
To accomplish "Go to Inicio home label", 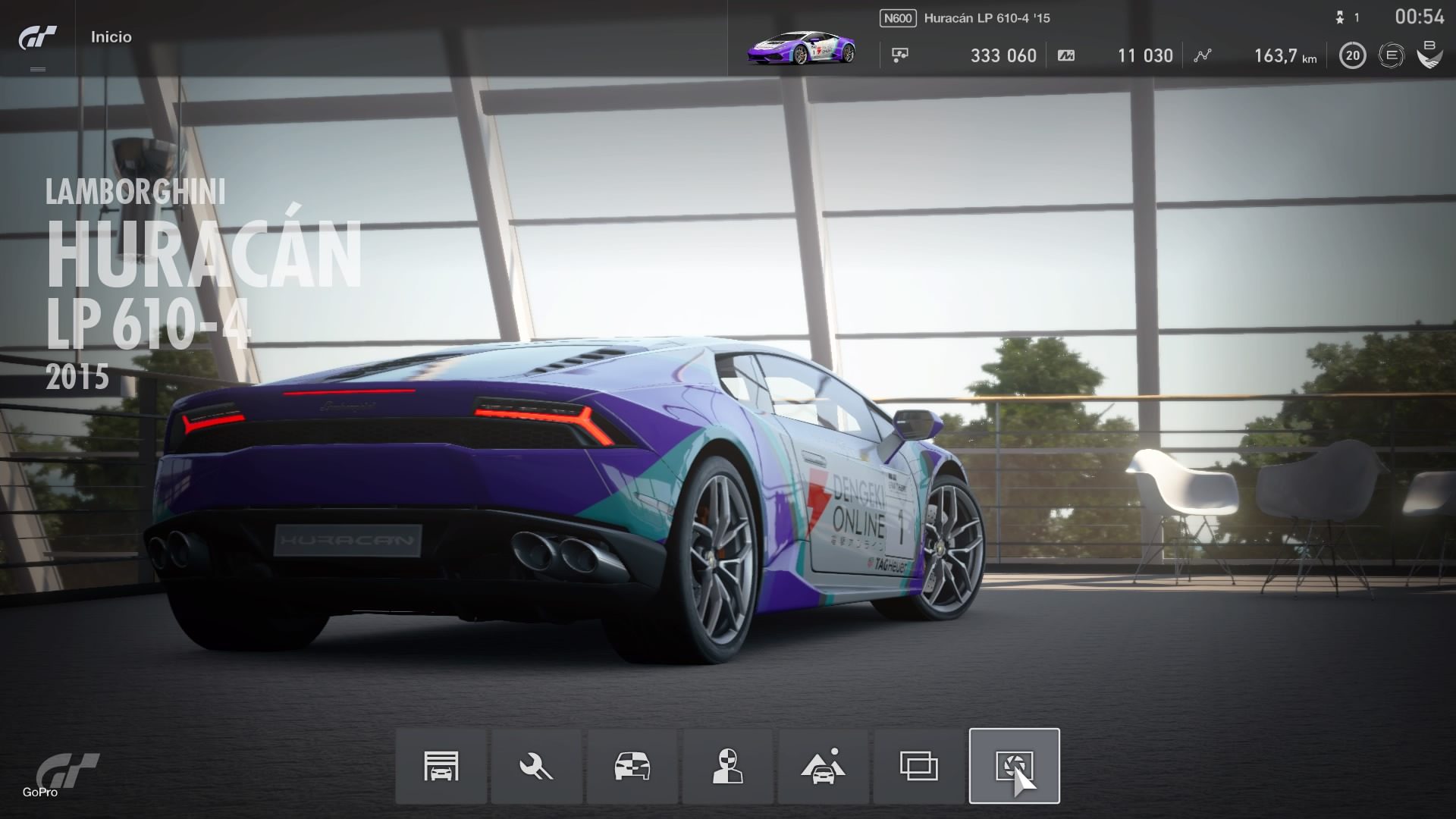I will (x=111, y=37).
